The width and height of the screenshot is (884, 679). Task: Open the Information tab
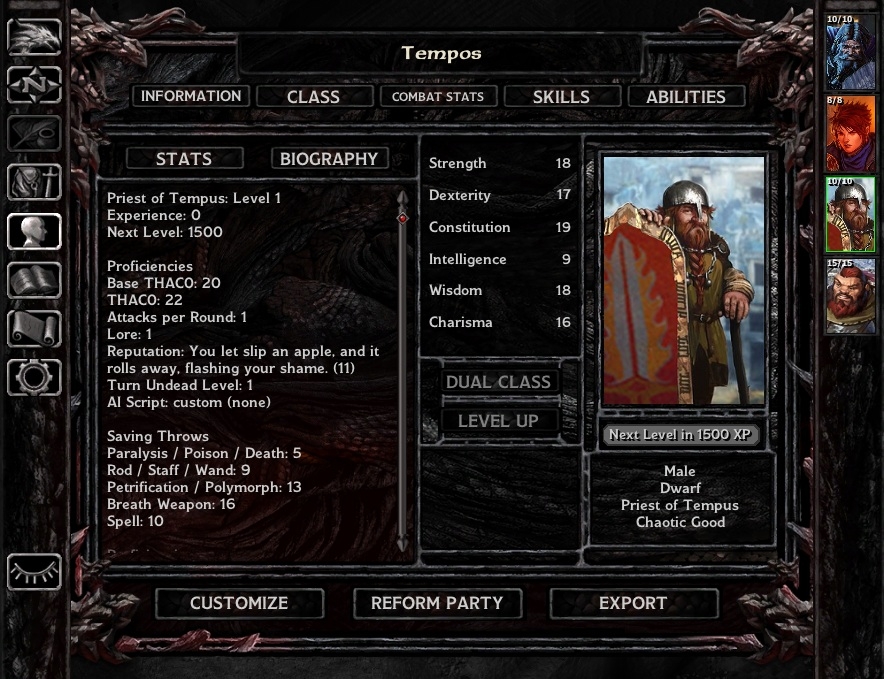tap(191, 96)
